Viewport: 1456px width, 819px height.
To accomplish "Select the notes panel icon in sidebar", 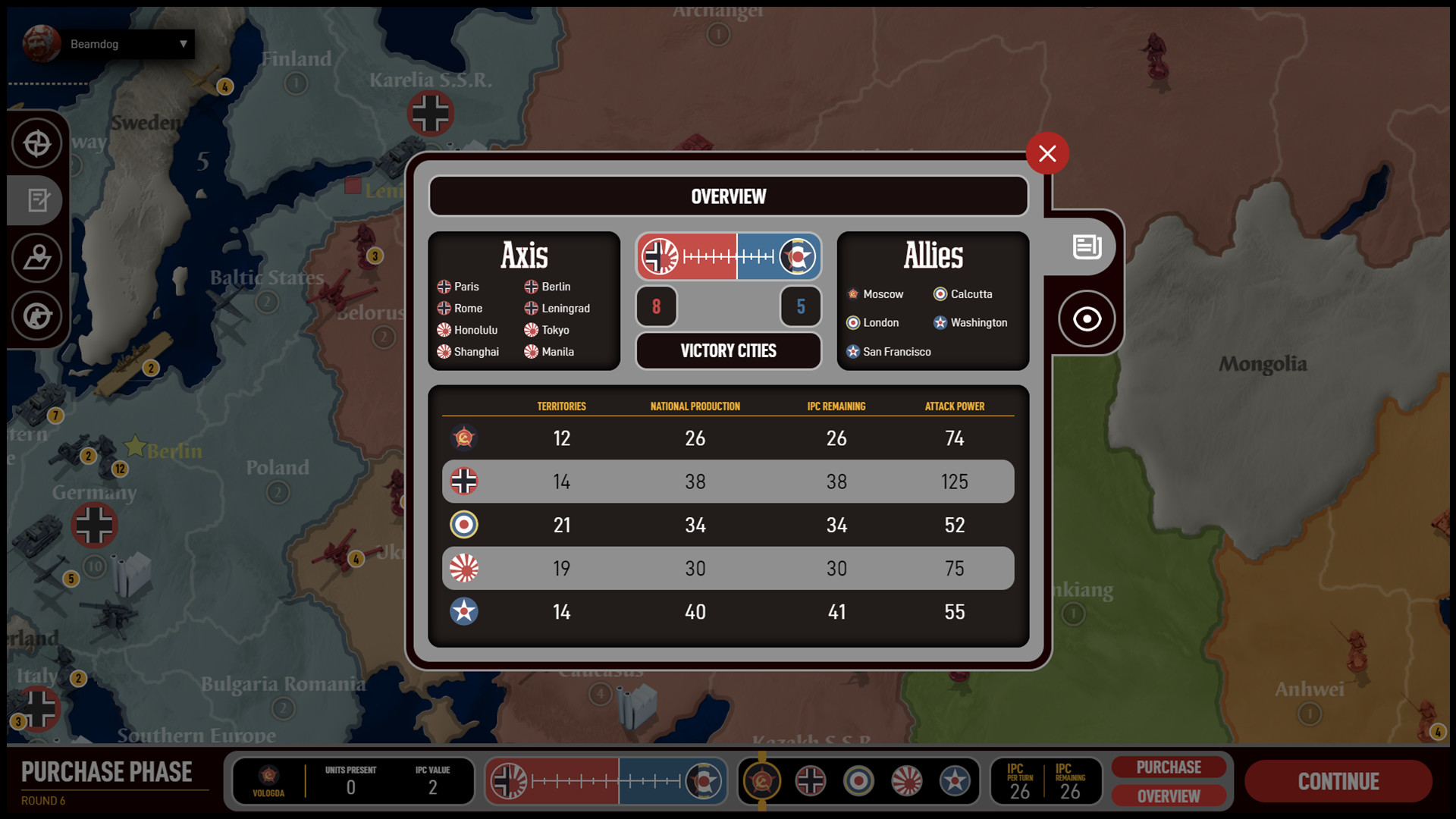I will (37, 200).
